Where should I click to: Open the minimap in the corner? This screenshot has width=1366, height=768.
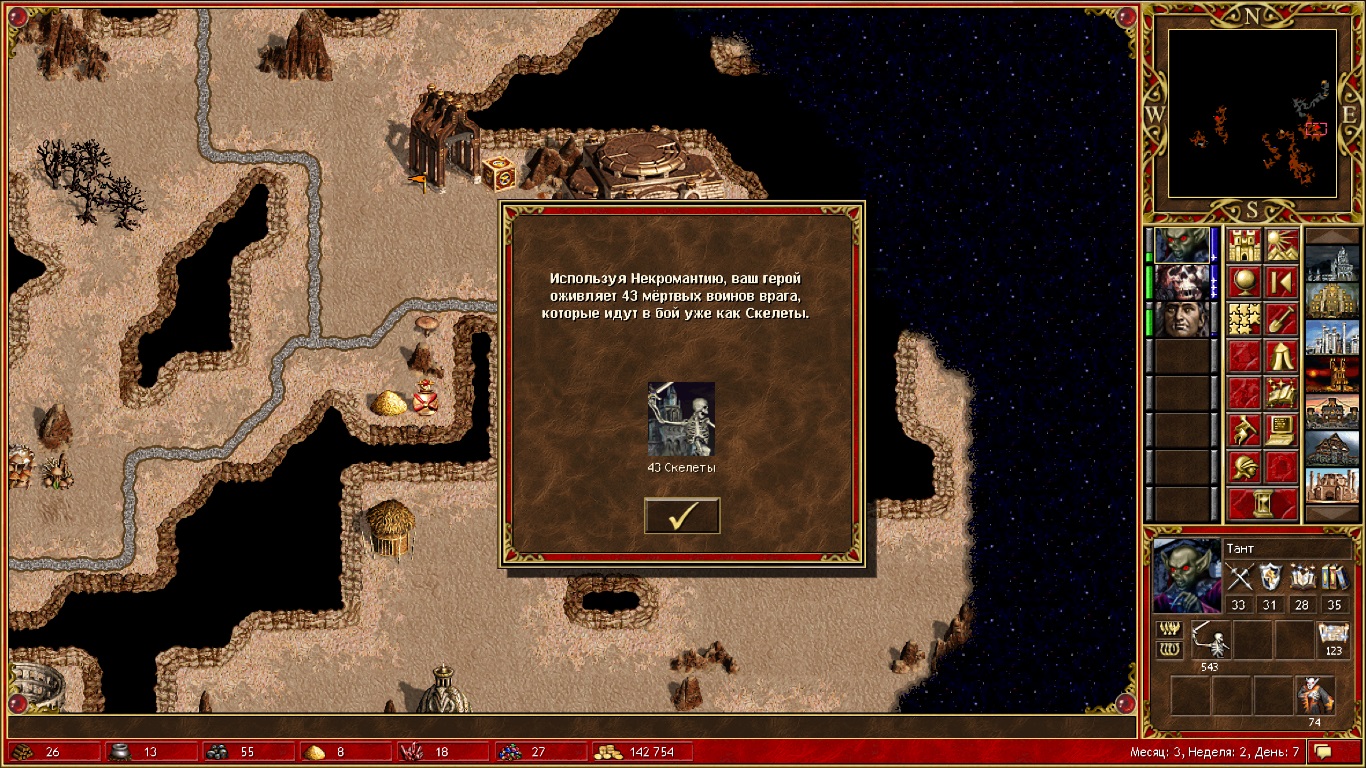point(1253,113)
